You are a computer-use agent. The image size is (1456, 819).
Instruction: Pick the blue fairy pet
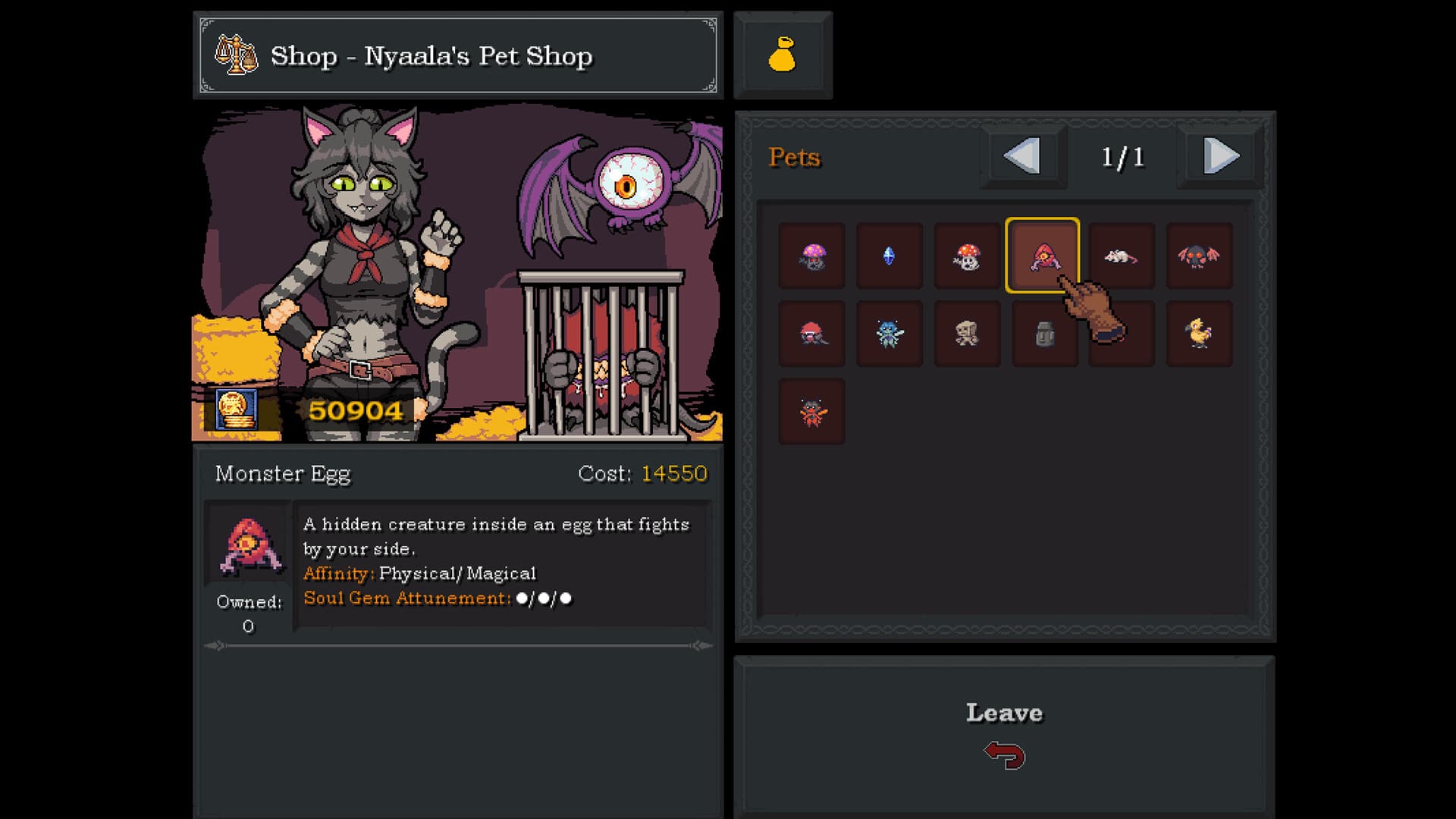[x=889, y=334]
